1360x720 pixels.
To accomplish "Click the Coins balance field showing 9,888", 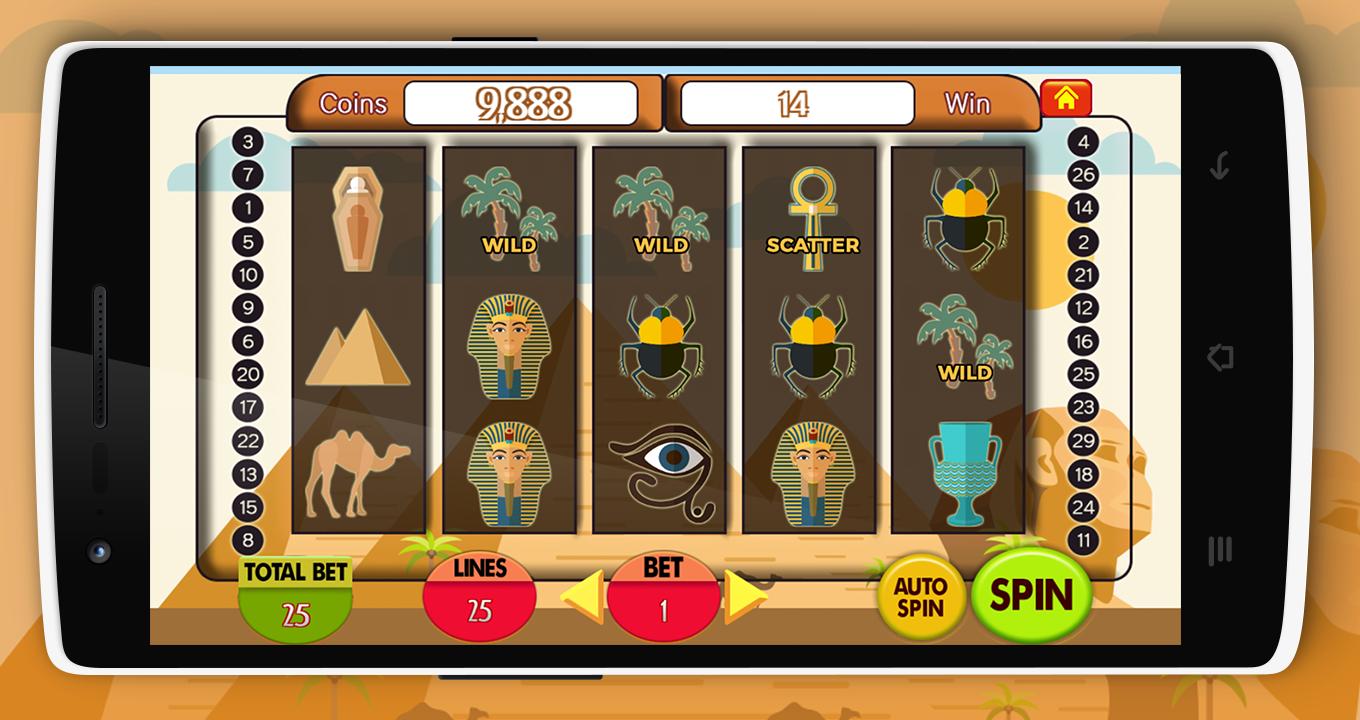I will point(522,99).
